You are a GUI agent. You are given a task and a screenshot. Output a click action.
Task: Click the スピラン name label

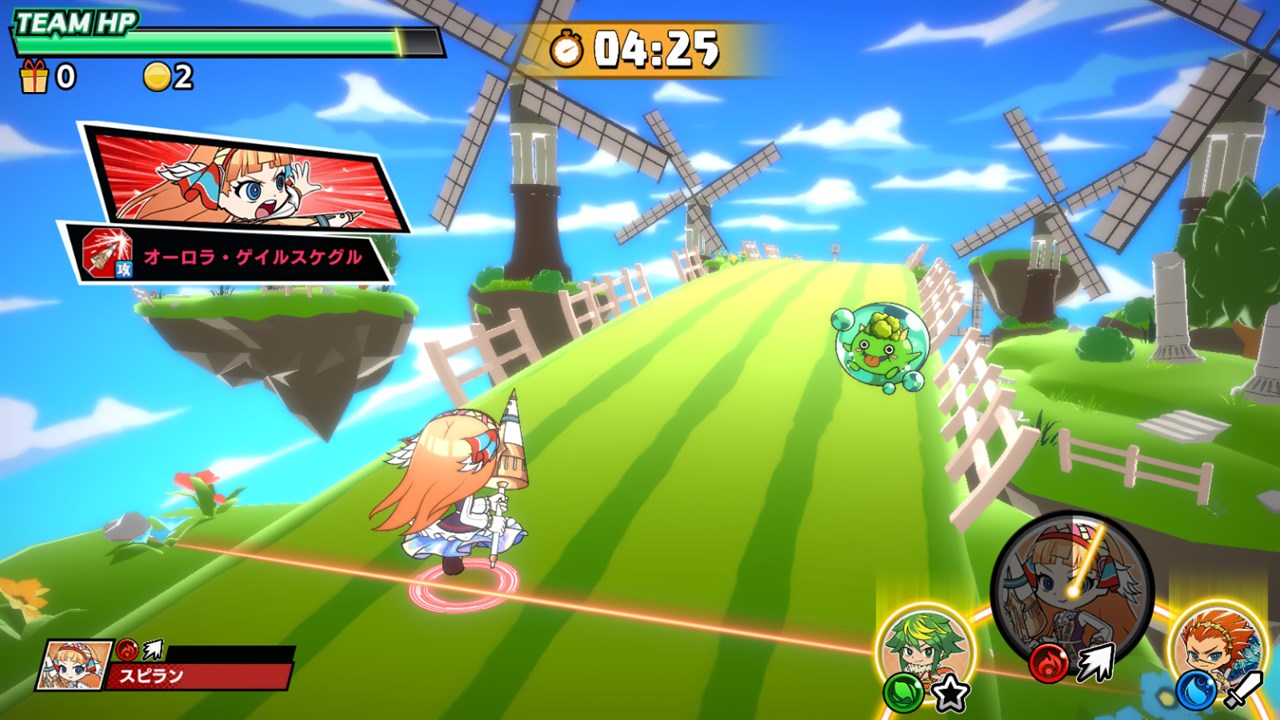tap(151, 675)
